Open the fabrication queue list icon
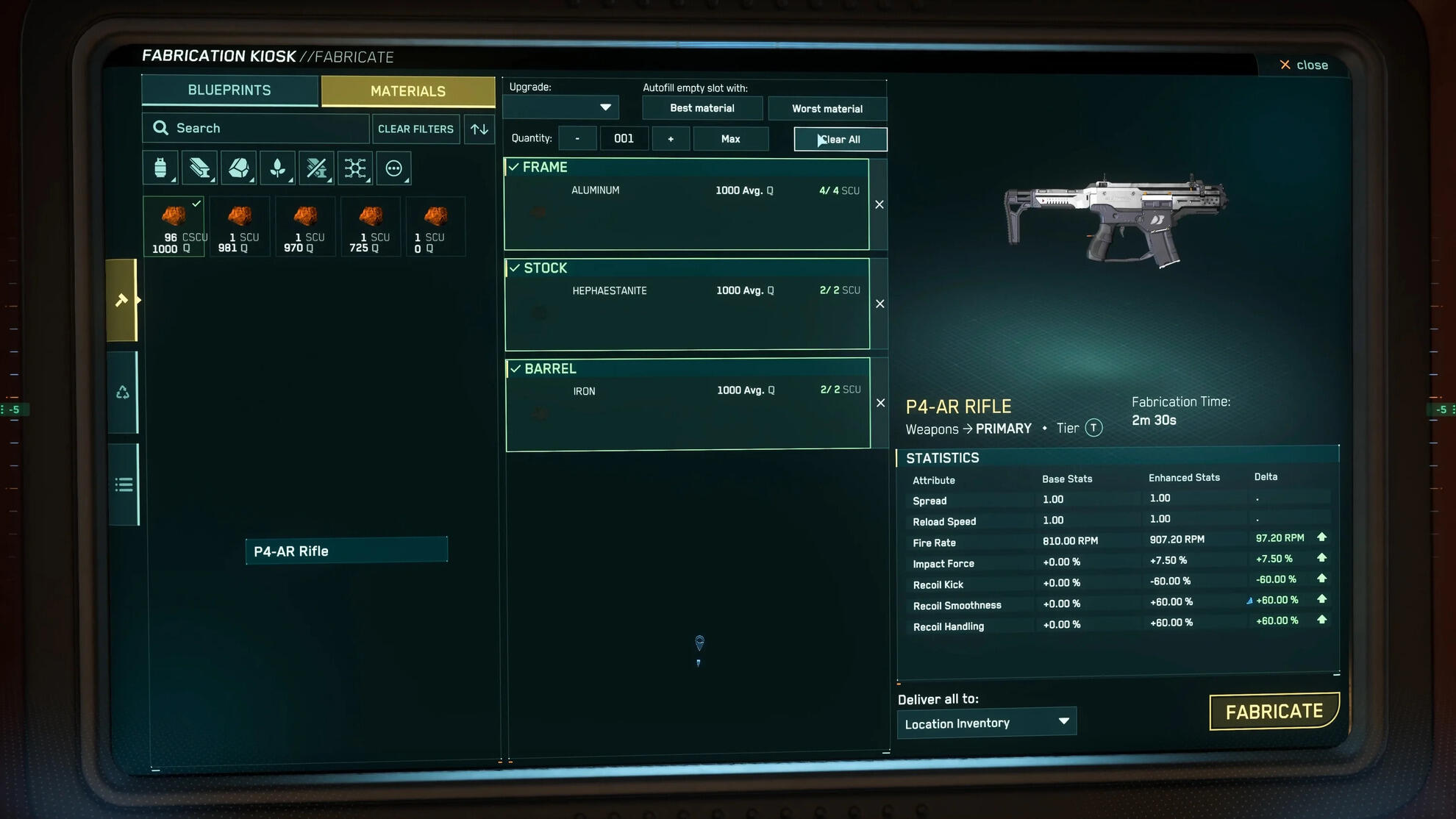The height and width of the screenshot is (819, 1456). point(123,484)
